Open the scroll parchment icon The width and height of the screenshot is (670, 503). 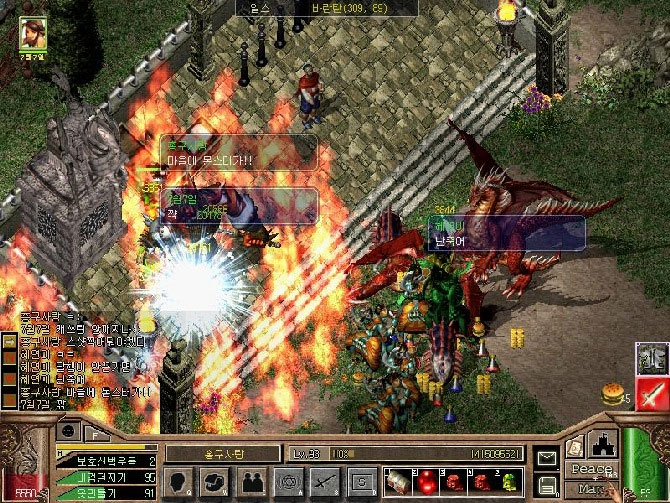[576, 447]
